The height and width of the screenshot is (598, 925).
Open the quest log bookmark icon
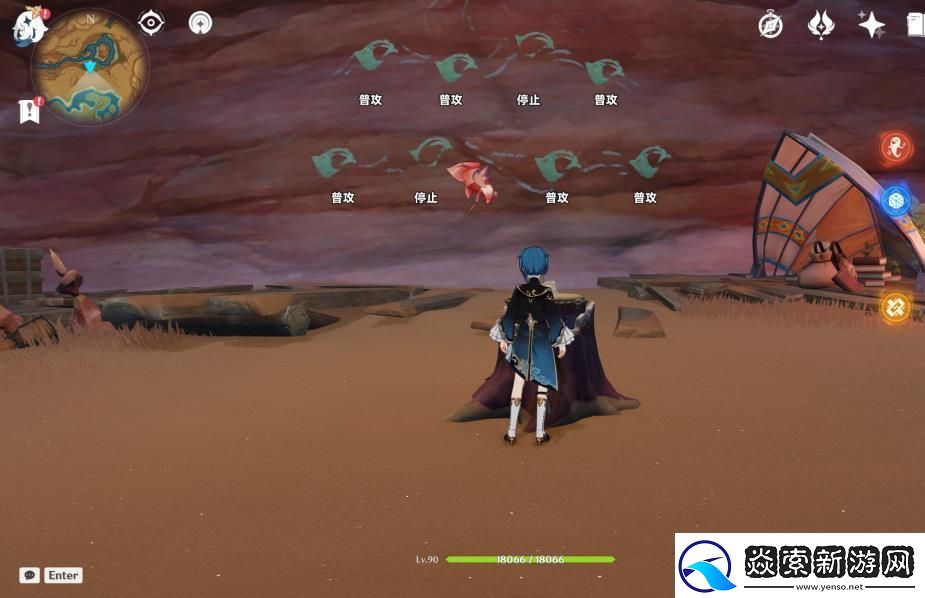coord(29,111)
